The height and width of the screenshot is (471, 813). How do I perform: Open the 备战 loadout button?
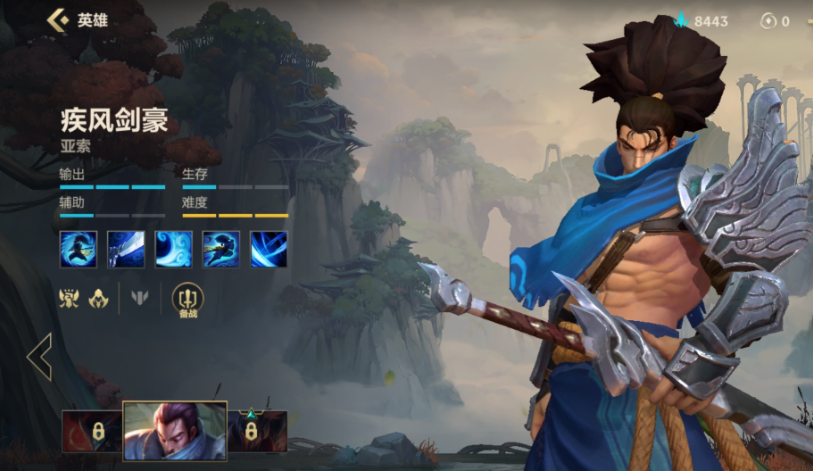pyautogui.click(x=187, y=299)
